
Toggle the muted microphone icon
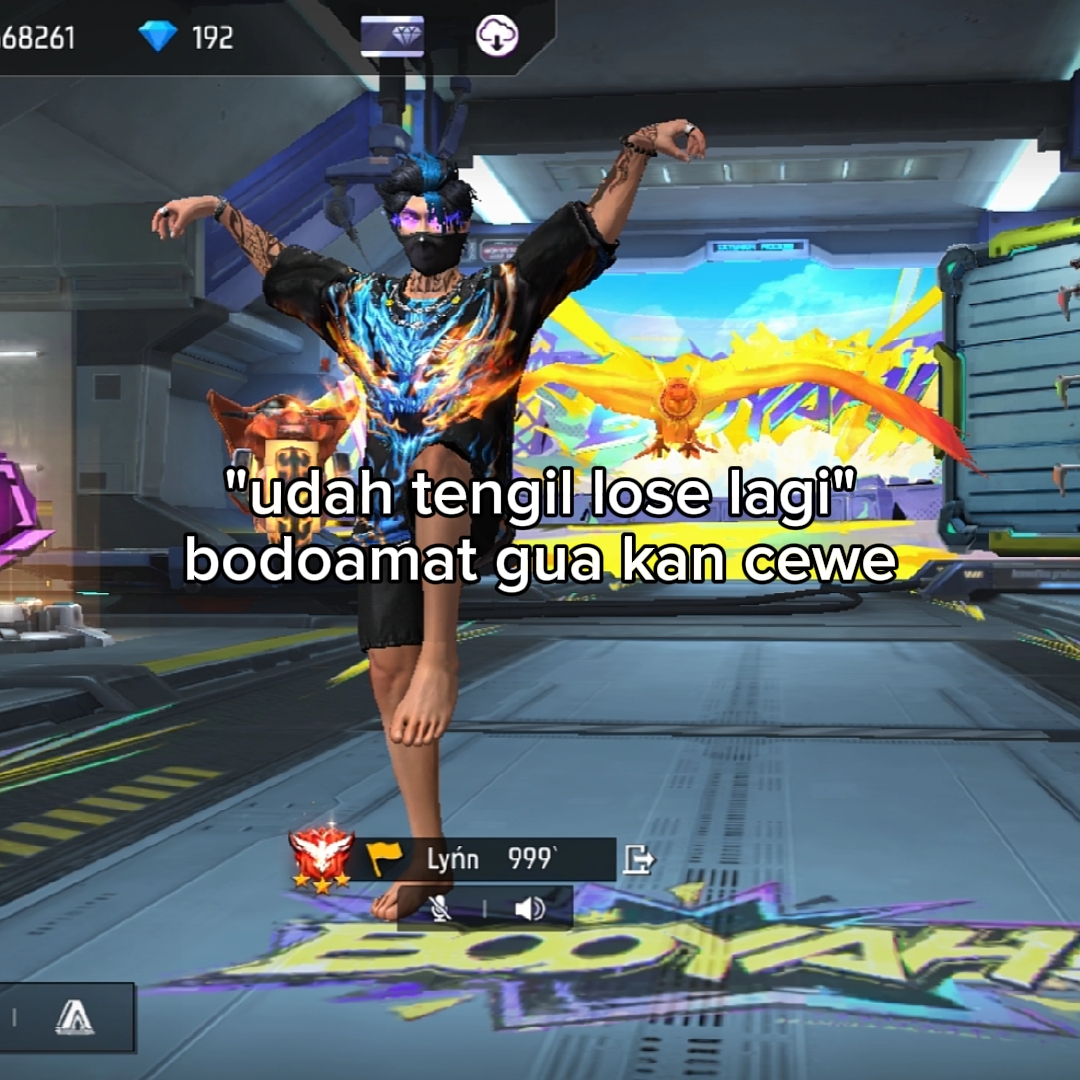tap(439, 908)
